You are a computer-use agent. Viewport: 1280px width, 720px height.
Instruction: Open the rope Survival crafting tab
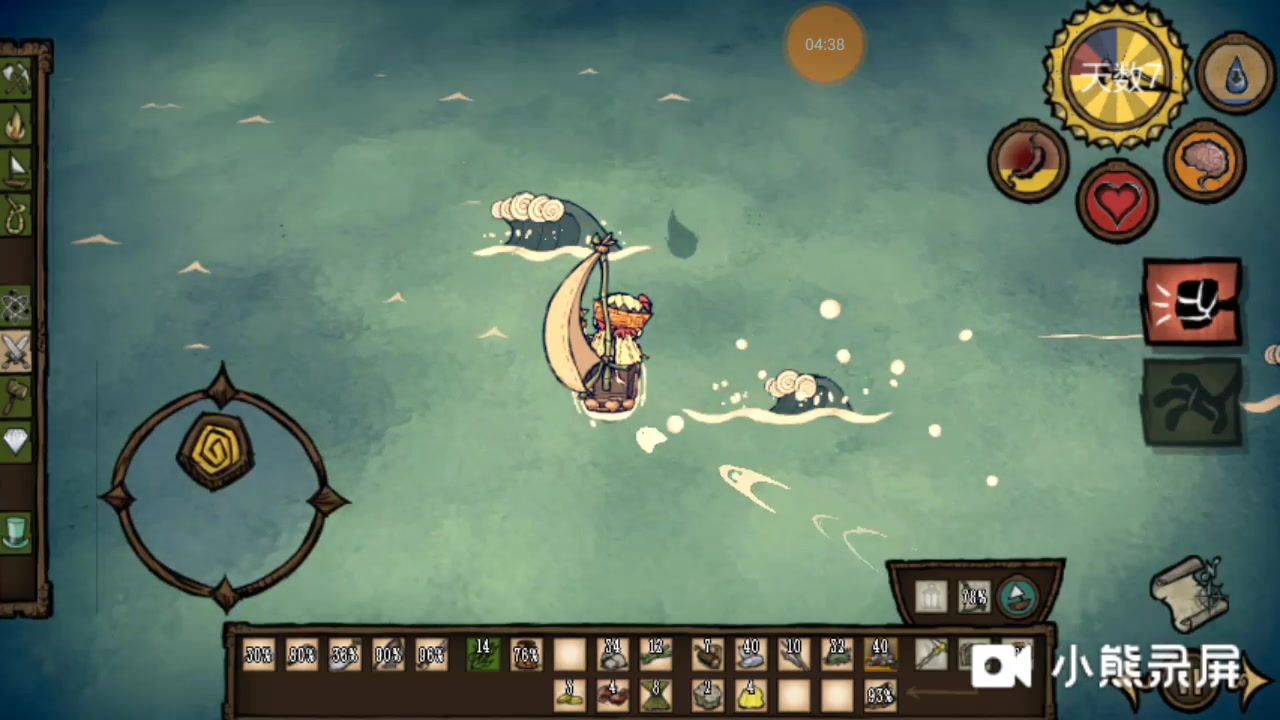[17, 214]
